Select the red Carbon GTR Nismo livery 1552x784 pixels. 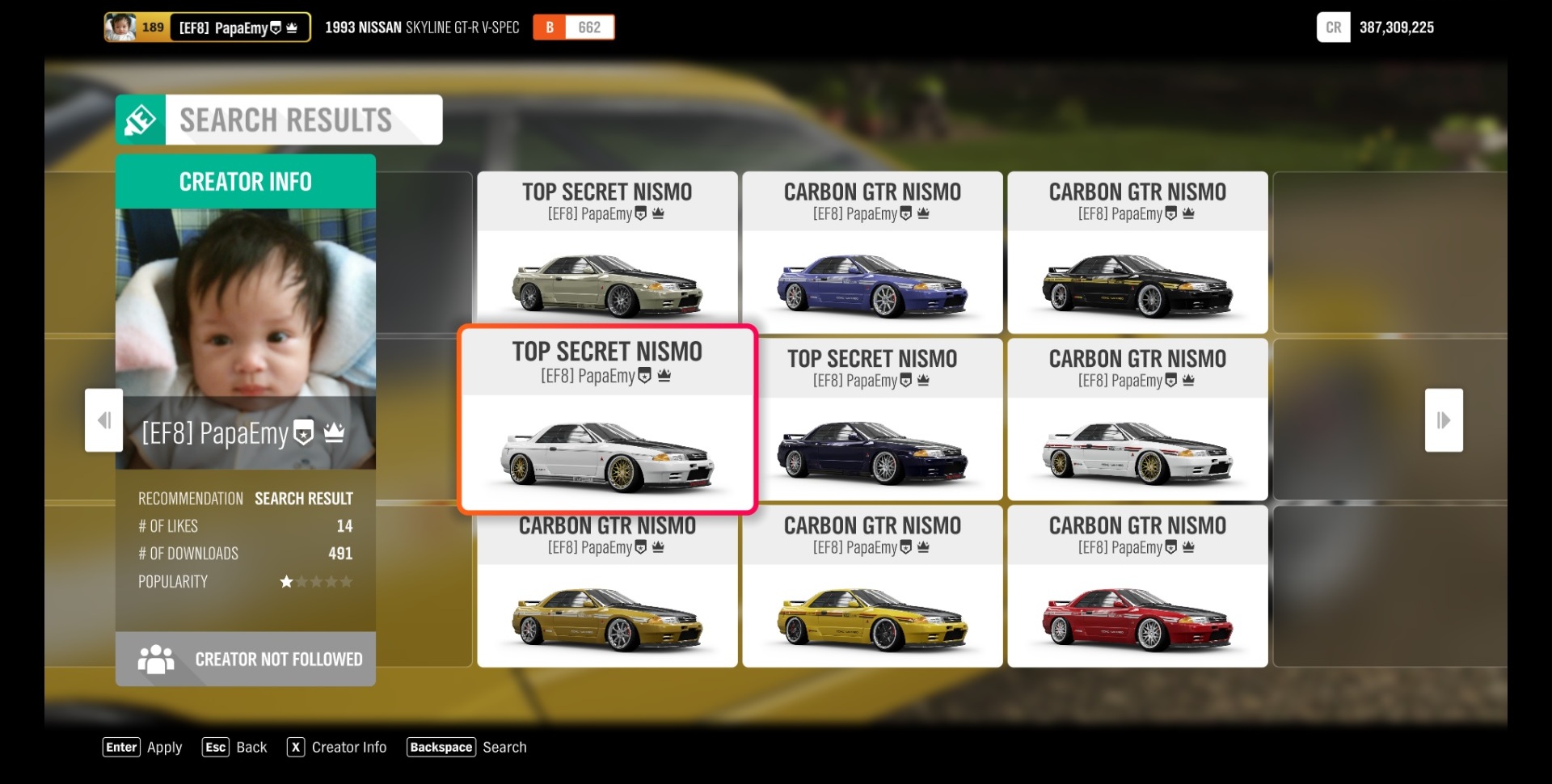[x=1137, y=586]
